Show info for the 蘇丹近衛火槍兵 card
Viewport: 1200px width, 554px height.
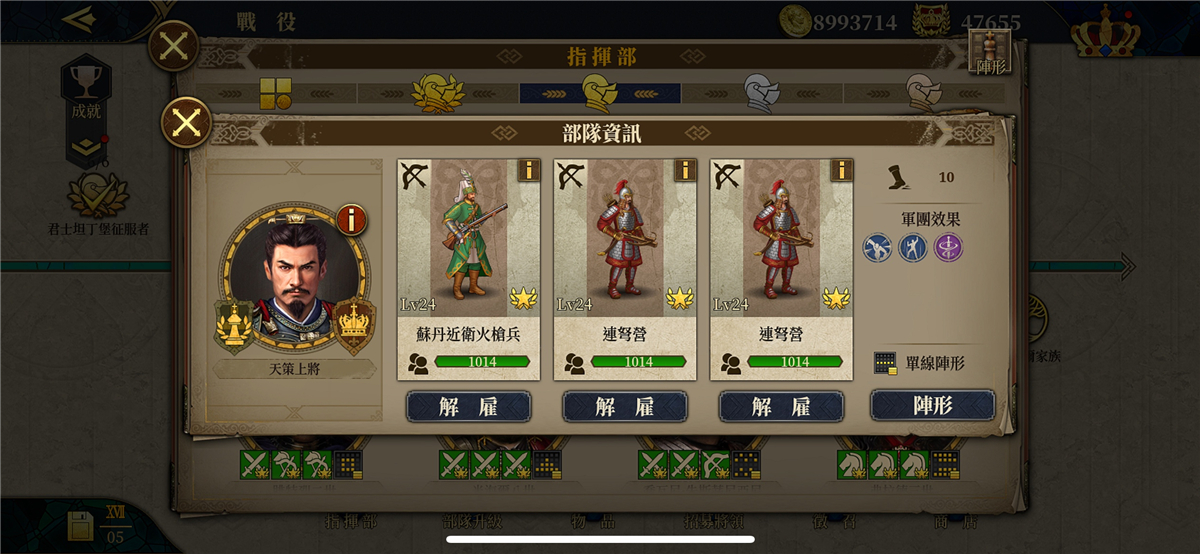[528, 170]
